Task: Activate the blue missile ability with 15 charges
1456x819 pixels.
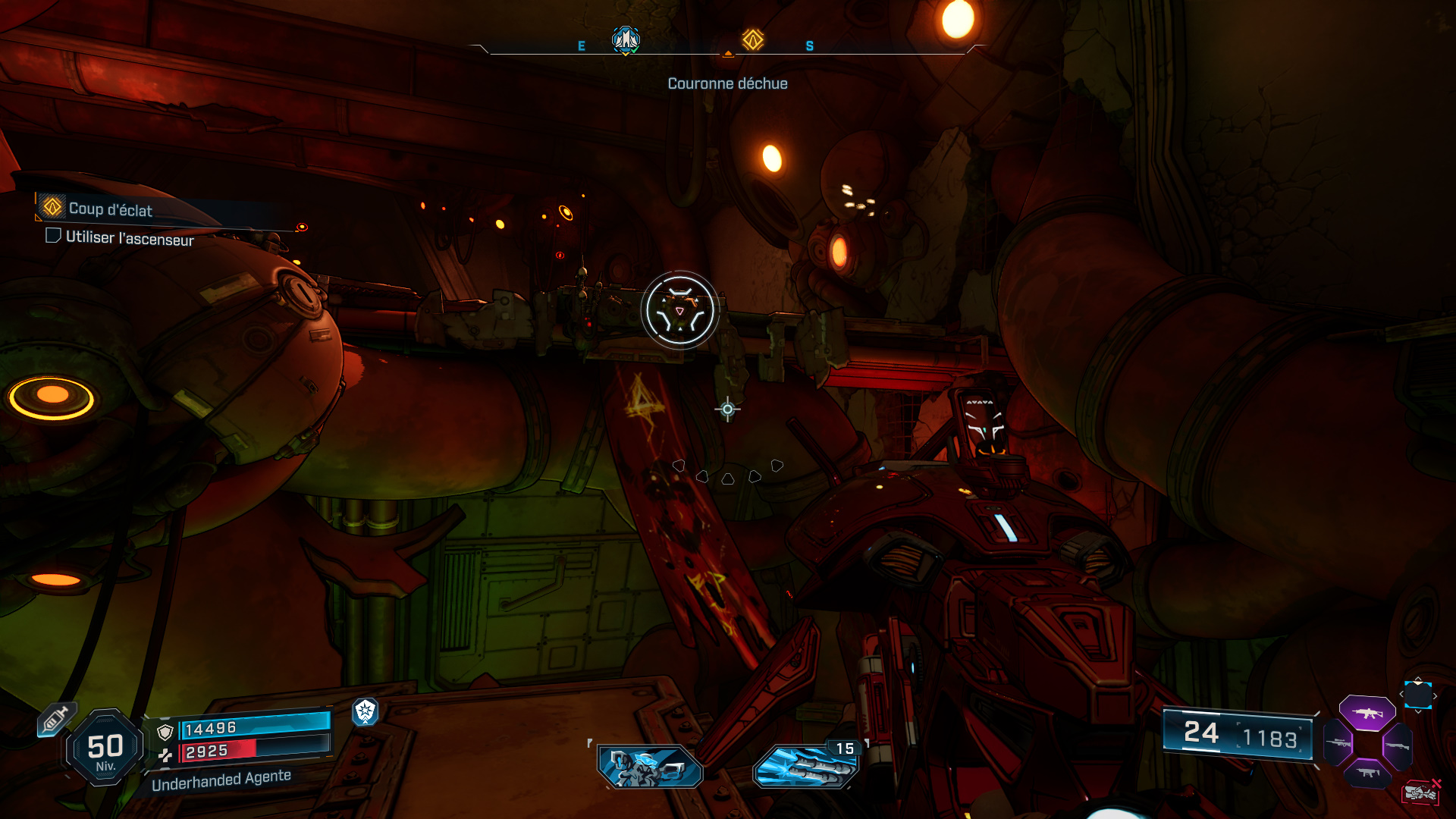Action: coord(806,765)
